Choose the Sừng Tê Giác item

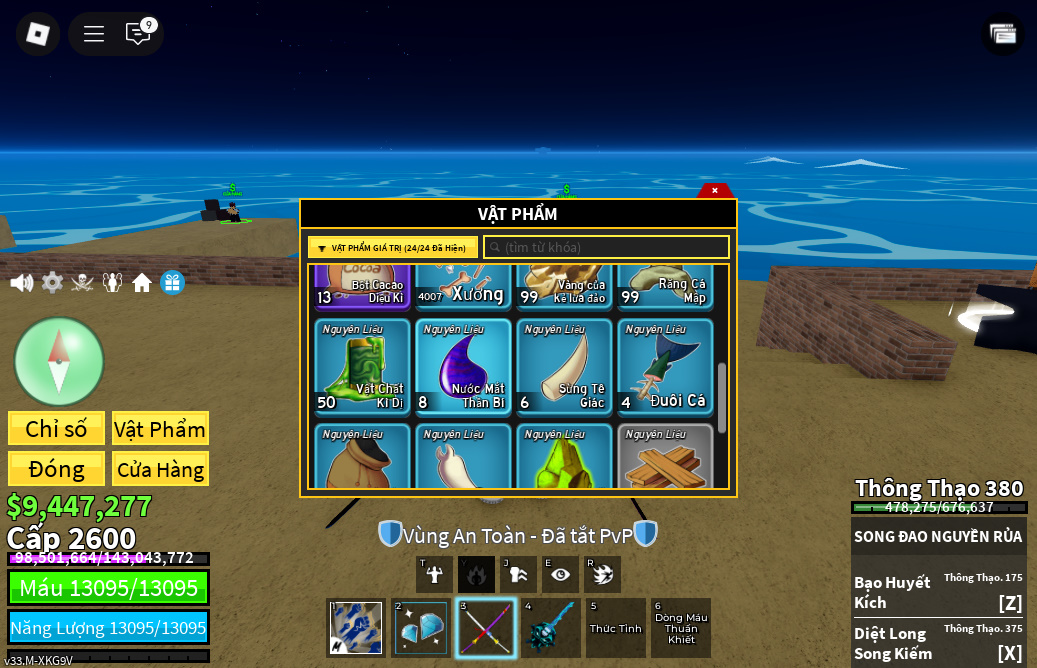pos(564,367)
